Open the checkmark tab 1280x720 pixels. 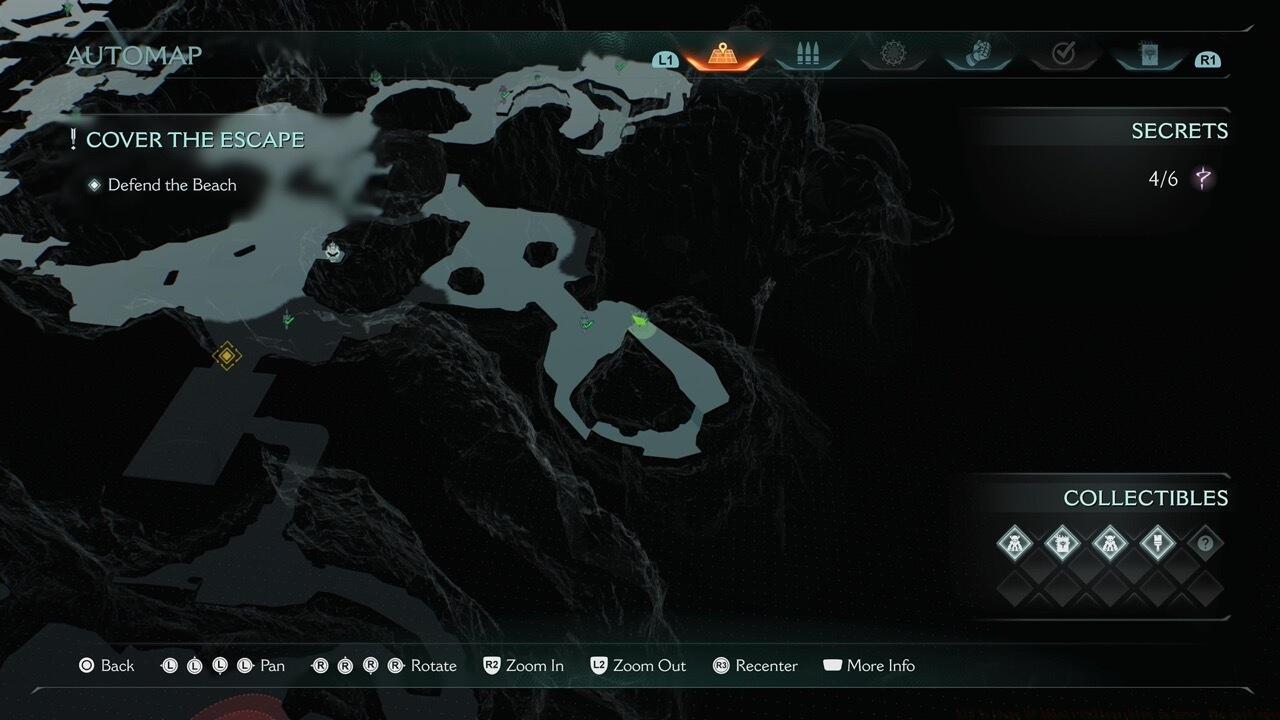[1063, 55]
